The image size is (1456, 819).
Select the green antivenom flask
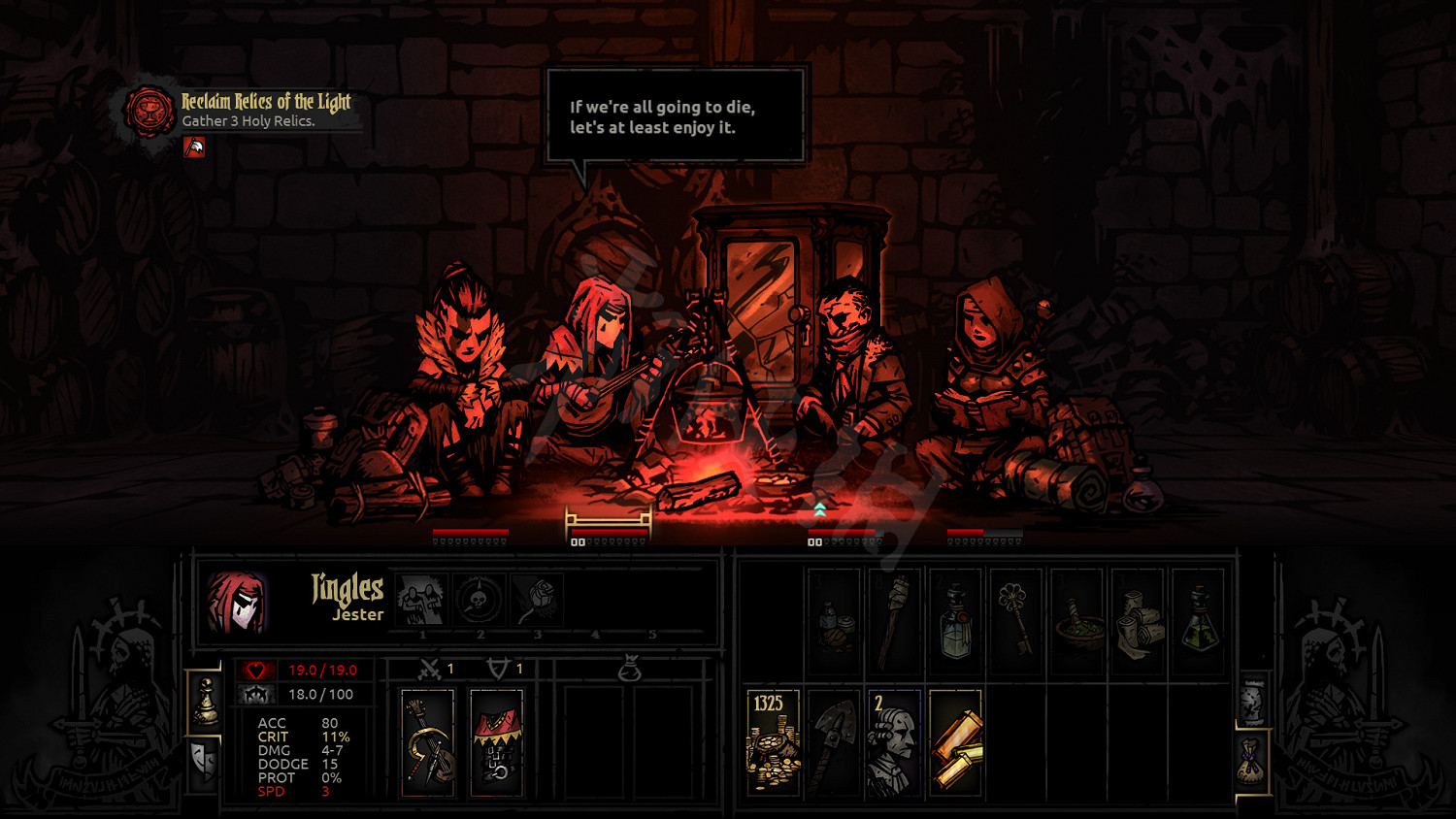[x=1198, y=622]
